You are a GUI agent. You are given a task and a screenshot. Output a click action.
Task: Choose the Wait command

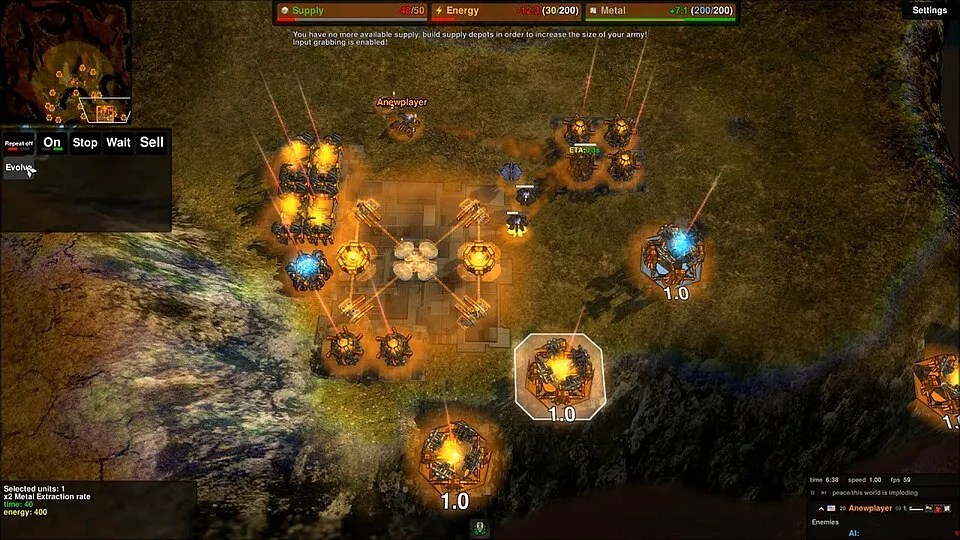point(118,142)
